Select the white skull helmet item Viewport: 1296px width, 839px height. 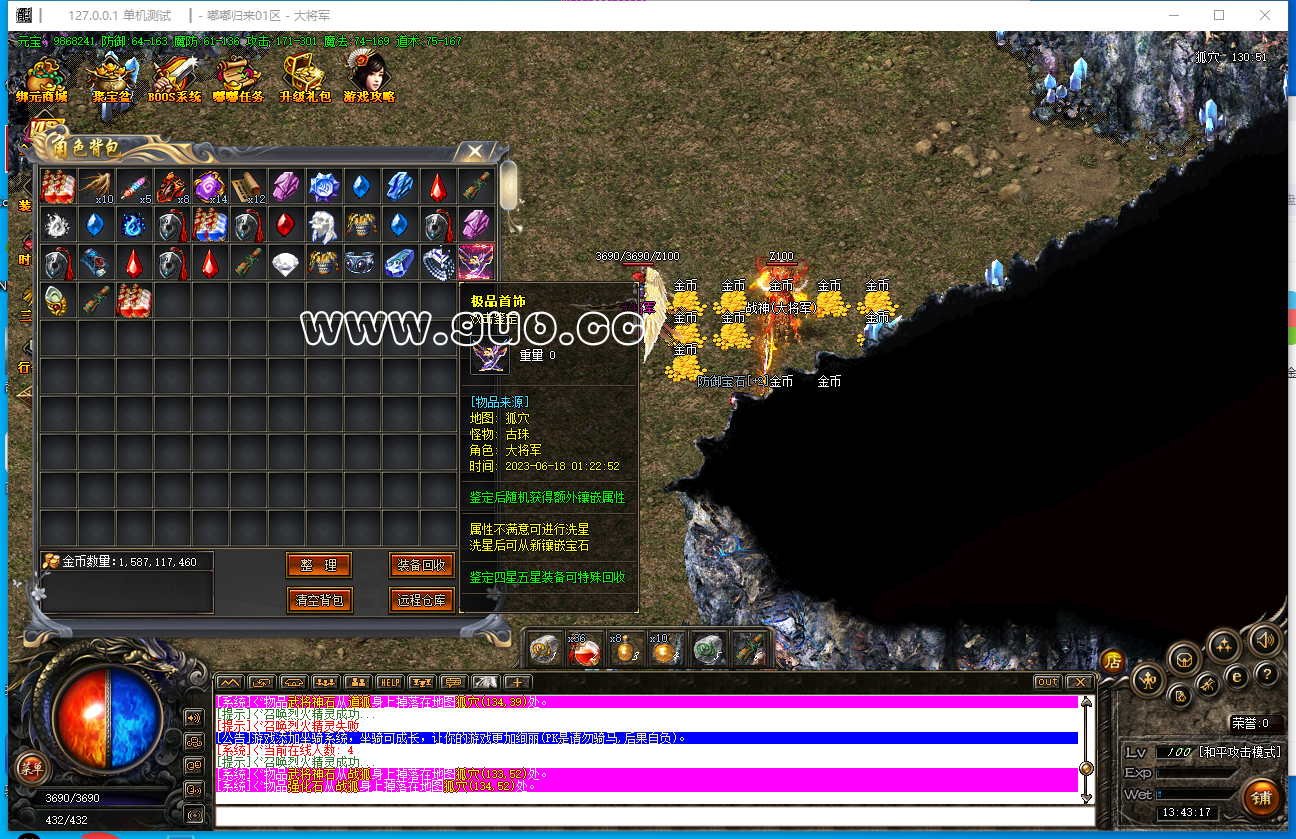pos(323,225)
